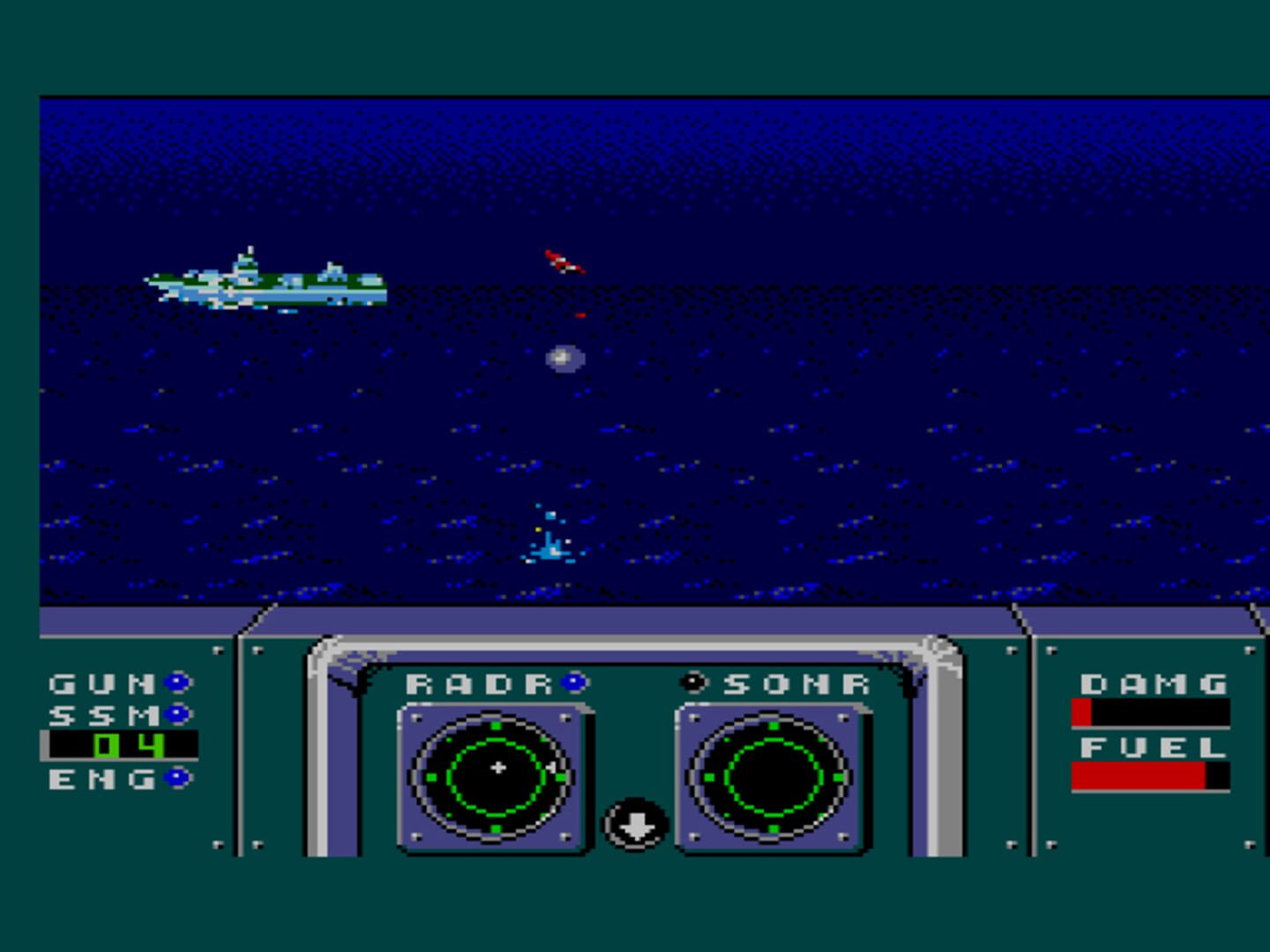Select the glowing flare over the ocean
The image size is (1270, 952).
click(564, 357)
